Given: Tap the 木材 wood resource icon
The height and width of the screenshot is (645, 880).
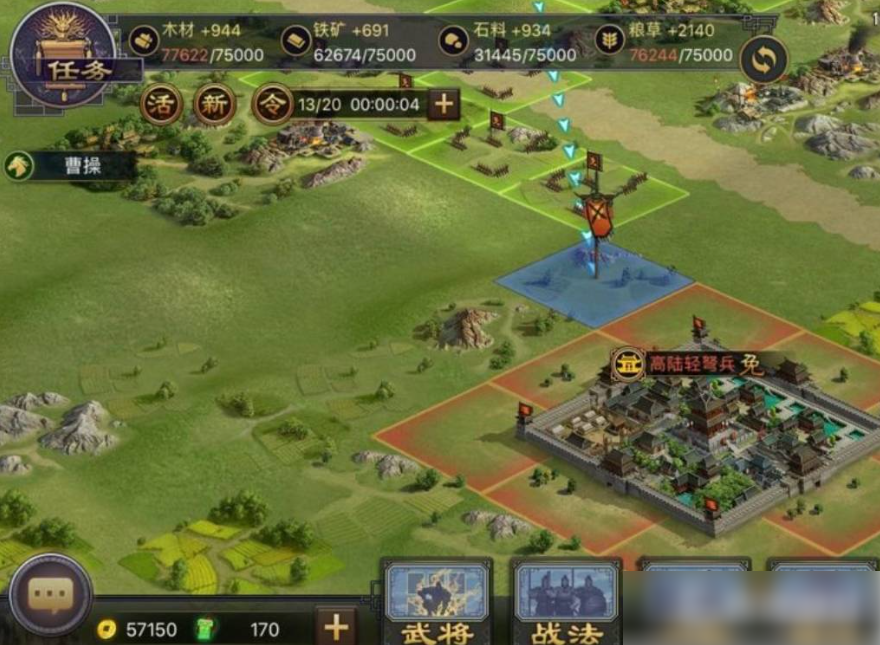Looking at the screenshot, I should (143, 41).
